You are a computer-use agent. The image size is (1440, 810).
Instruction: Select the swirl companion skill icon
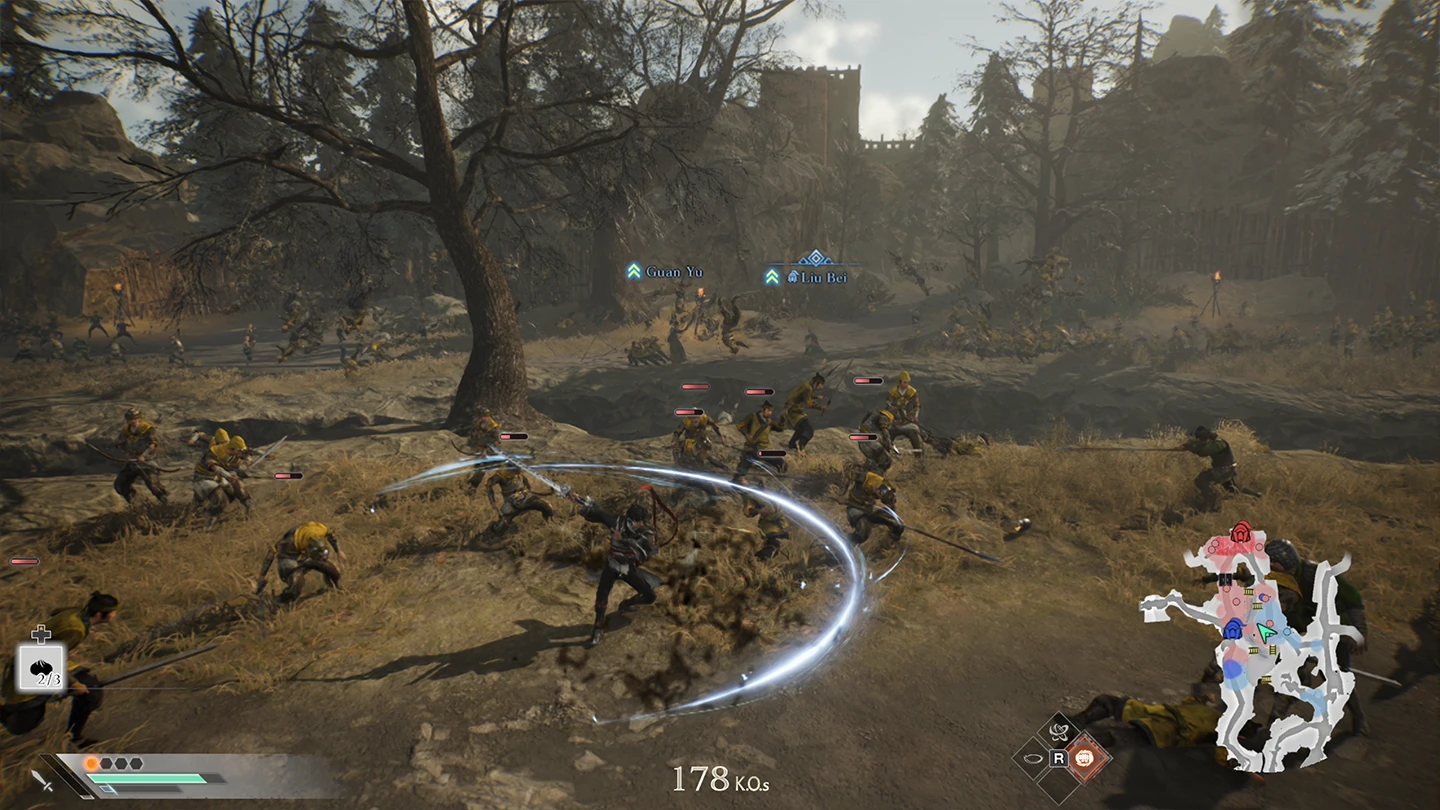point(1059,731)
